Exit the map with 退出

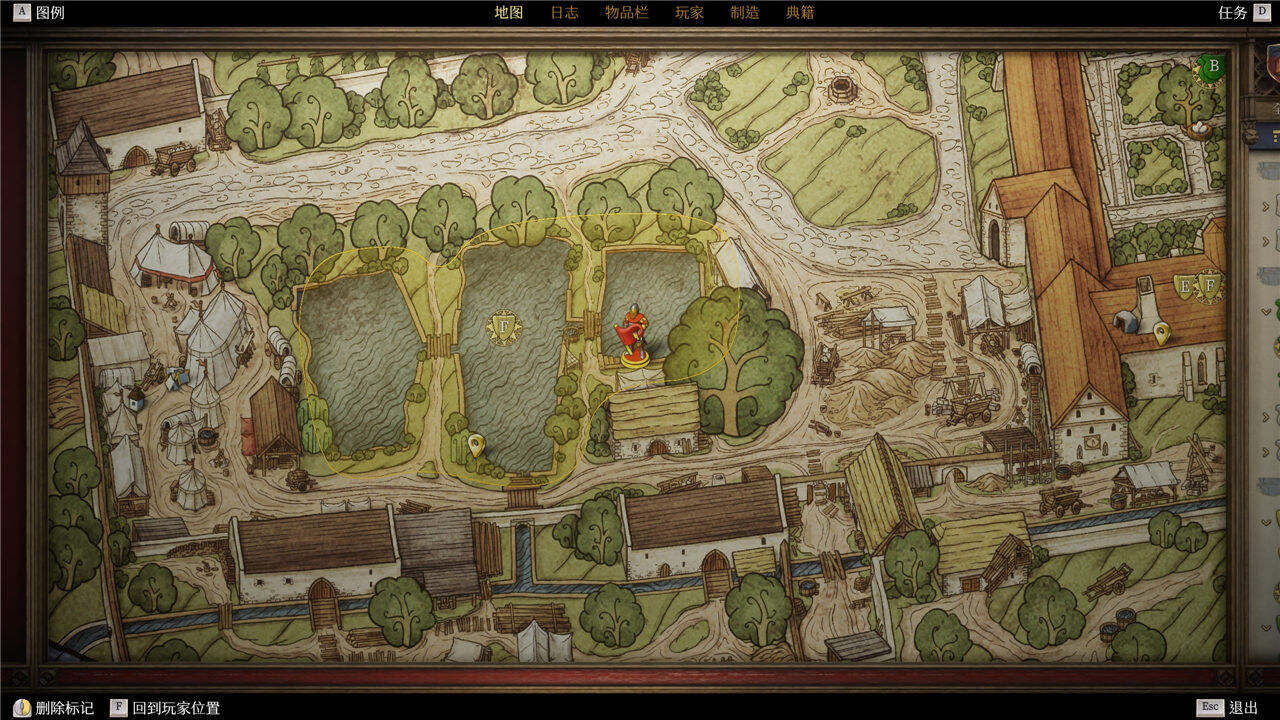[x=1231, y=708]
